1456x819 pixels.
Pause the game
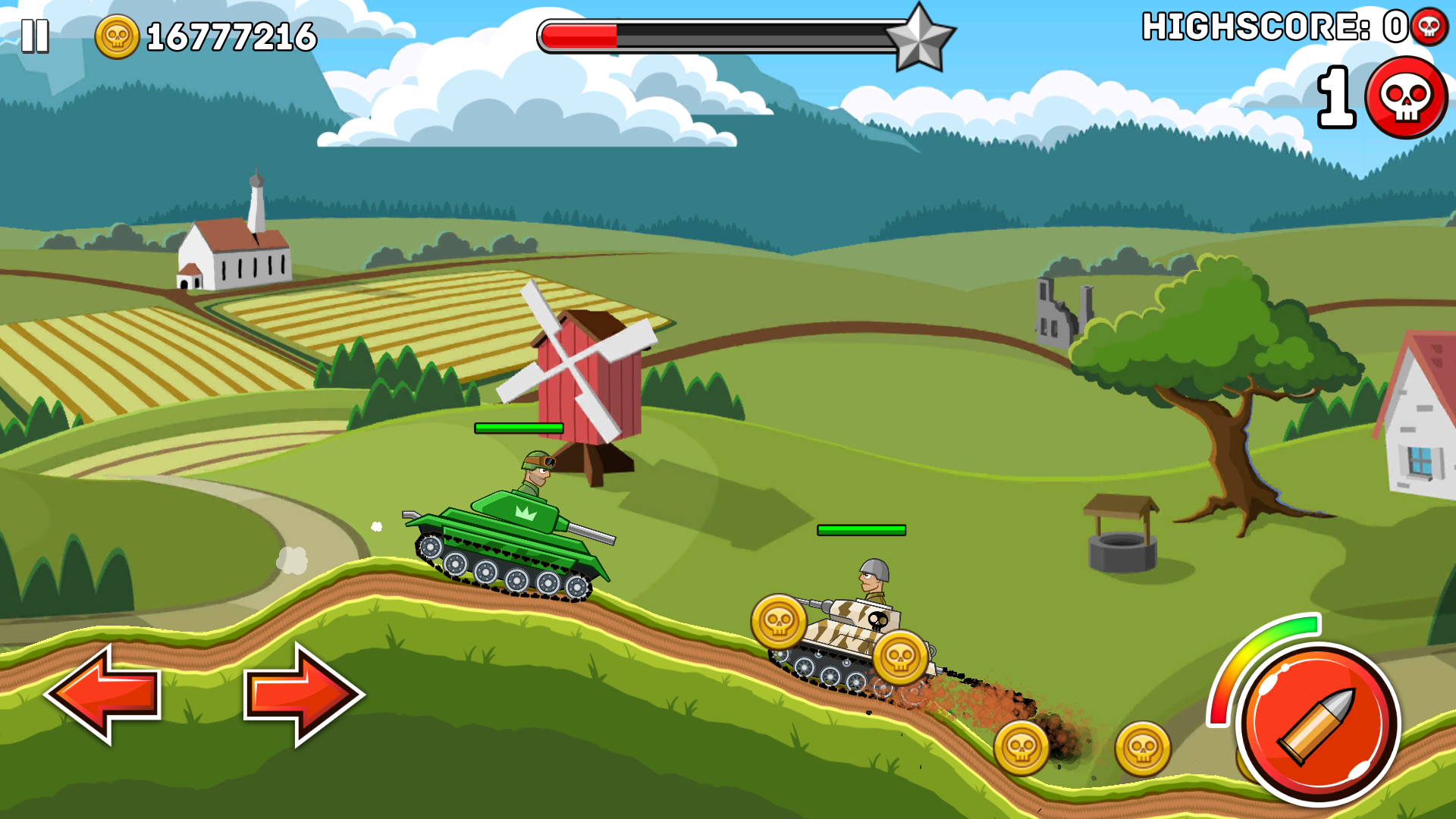pyautogui.click(x=35, y=36)
